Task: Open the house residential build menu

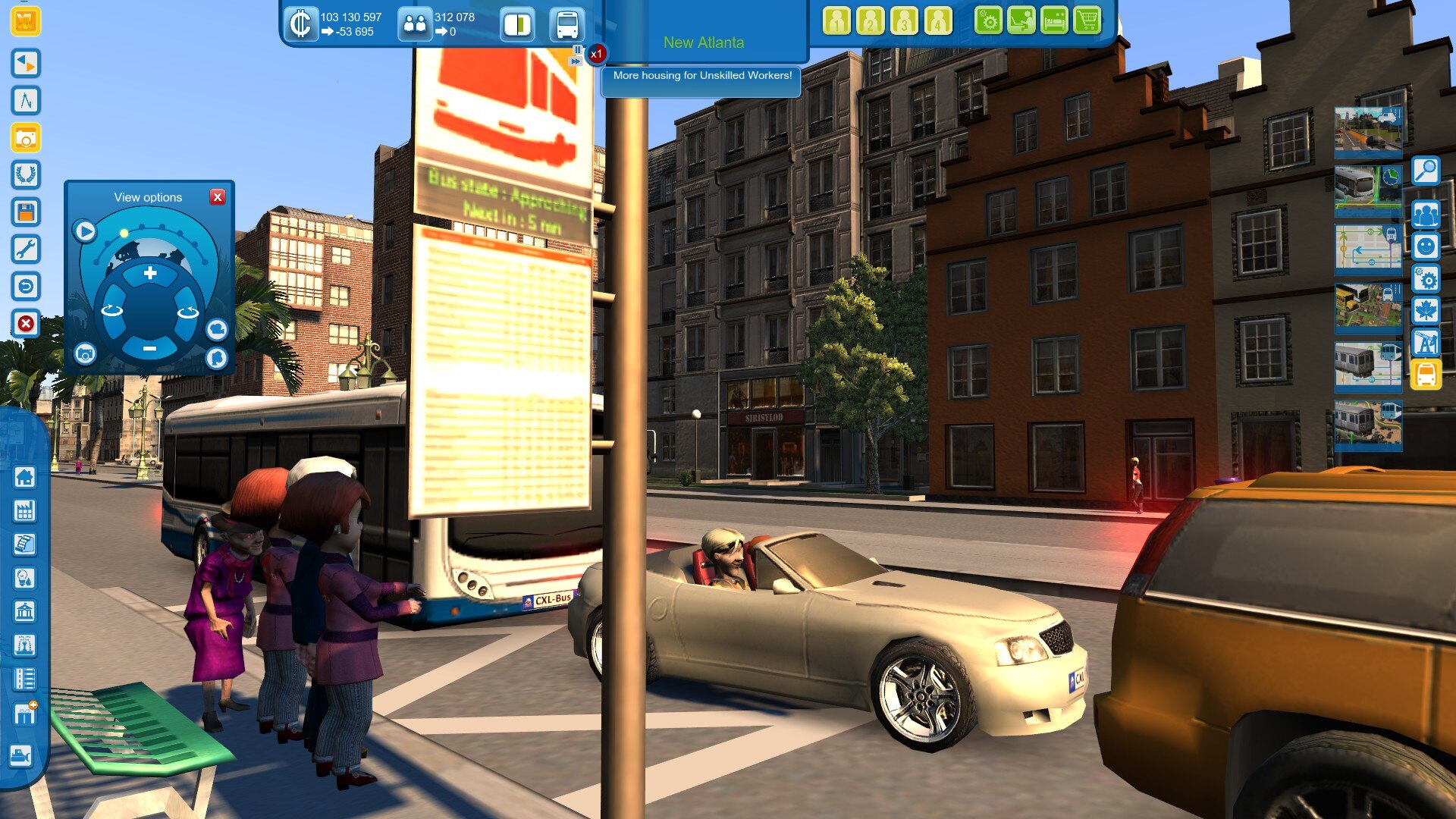Action: click(x=25, y=478)
